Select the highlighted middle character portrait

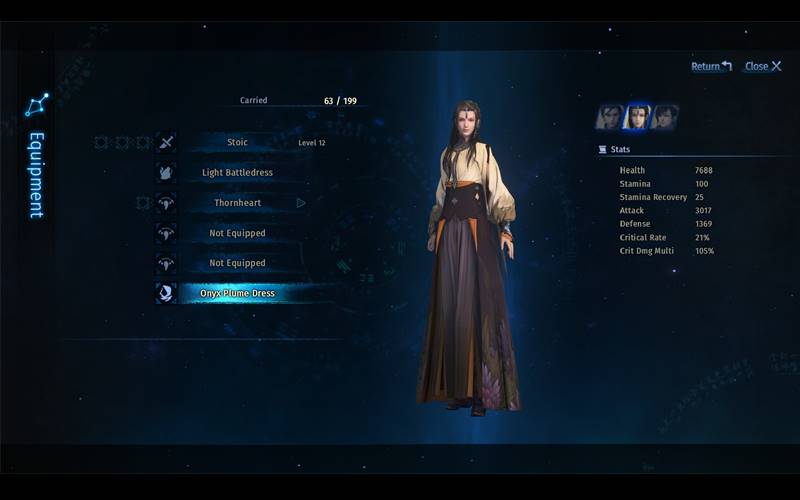[x=637, y=117]
